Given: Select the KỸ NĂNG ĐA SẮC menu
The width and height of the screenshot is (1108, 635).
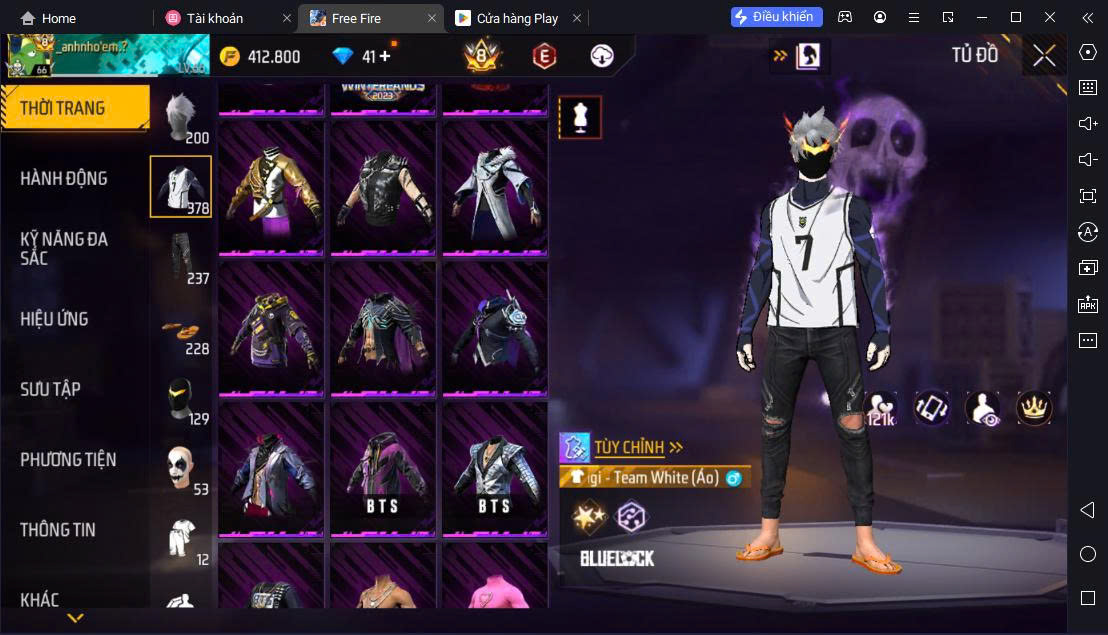Looking at the screenshot, I should [x=64, y=248].
